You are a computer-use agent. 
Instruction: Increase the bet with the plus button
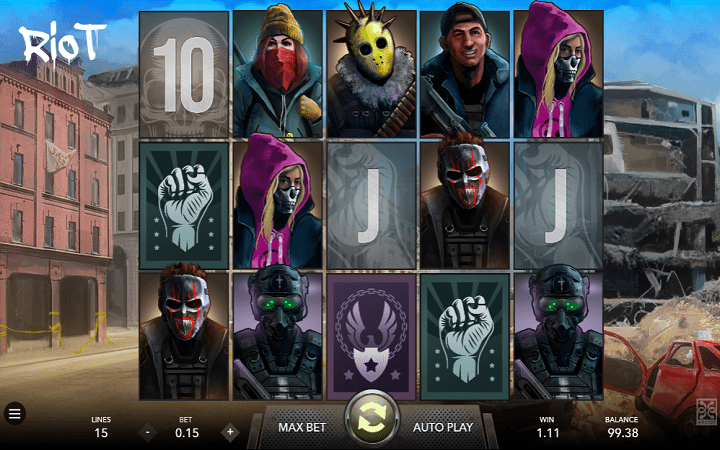point(229,433)
